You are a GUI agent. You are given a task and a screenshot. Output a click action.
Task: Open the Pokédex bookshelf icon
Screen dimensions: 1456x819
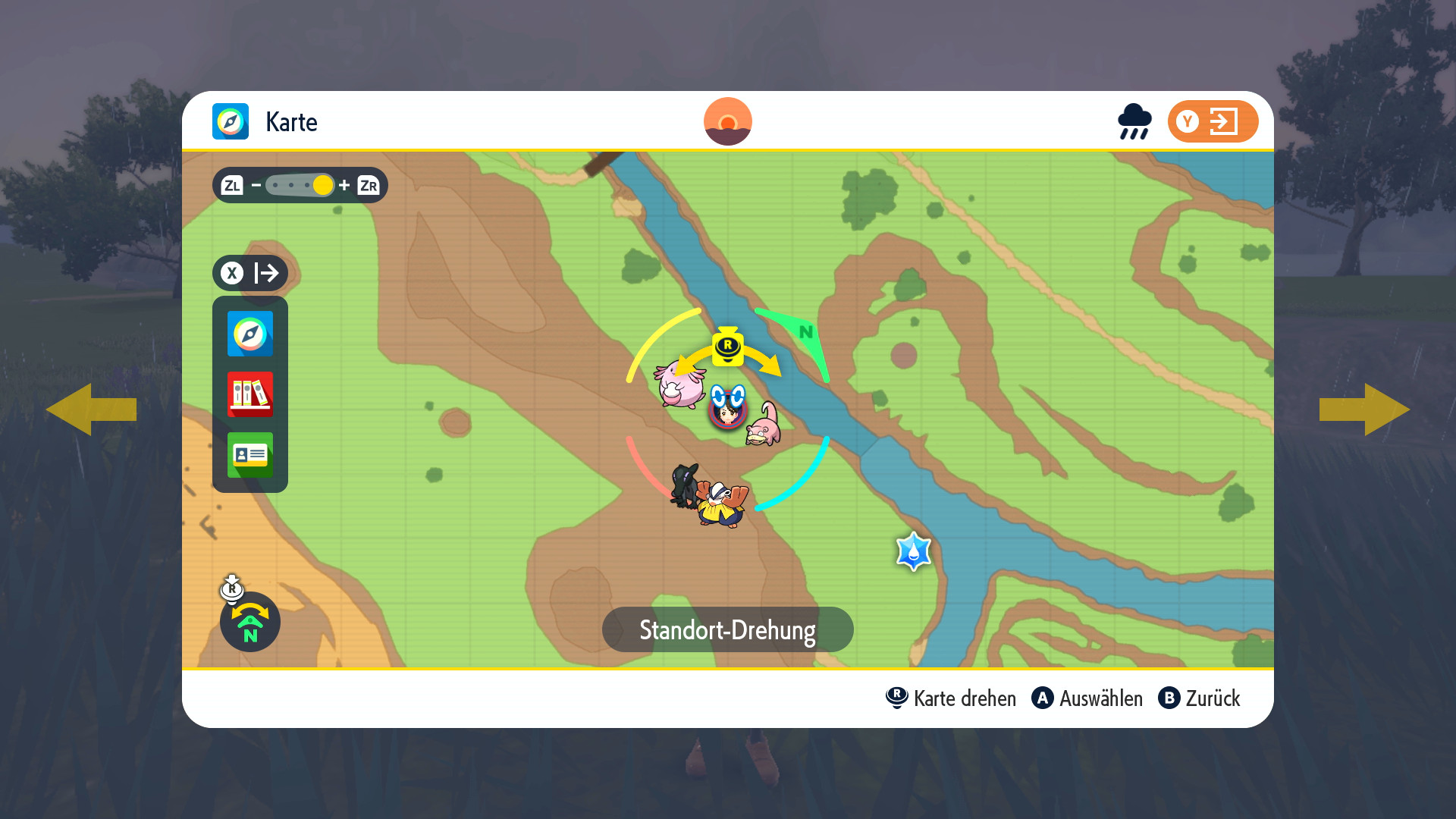pos(250,394)
